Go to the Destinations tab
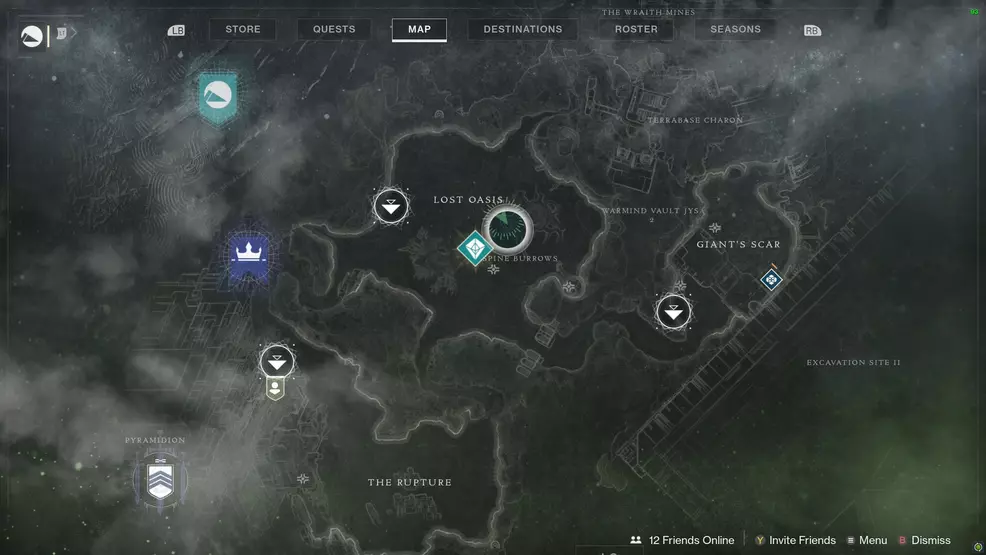 click(x=522, y=30)
